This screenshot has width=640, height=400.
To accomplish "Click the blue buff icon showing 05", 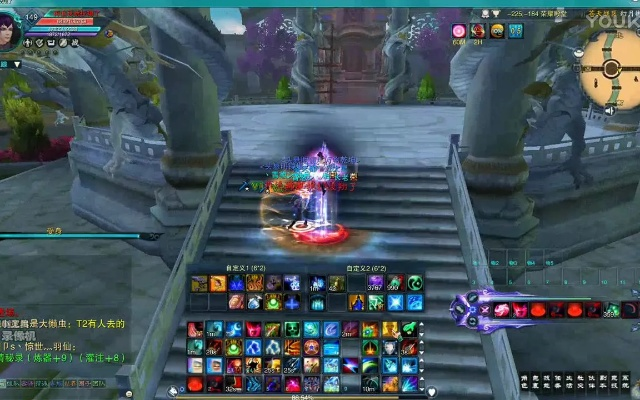I will (x=516, y=31).
